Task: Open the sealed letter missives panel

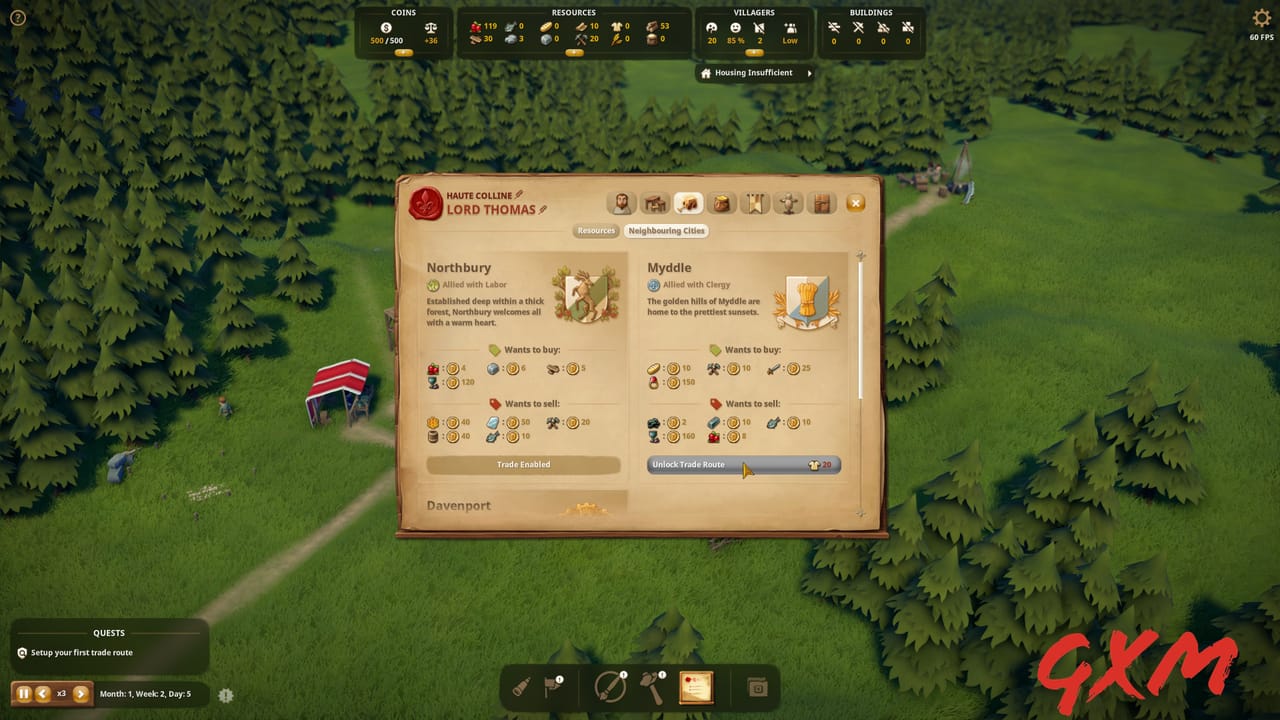Action: coord(696,687)
